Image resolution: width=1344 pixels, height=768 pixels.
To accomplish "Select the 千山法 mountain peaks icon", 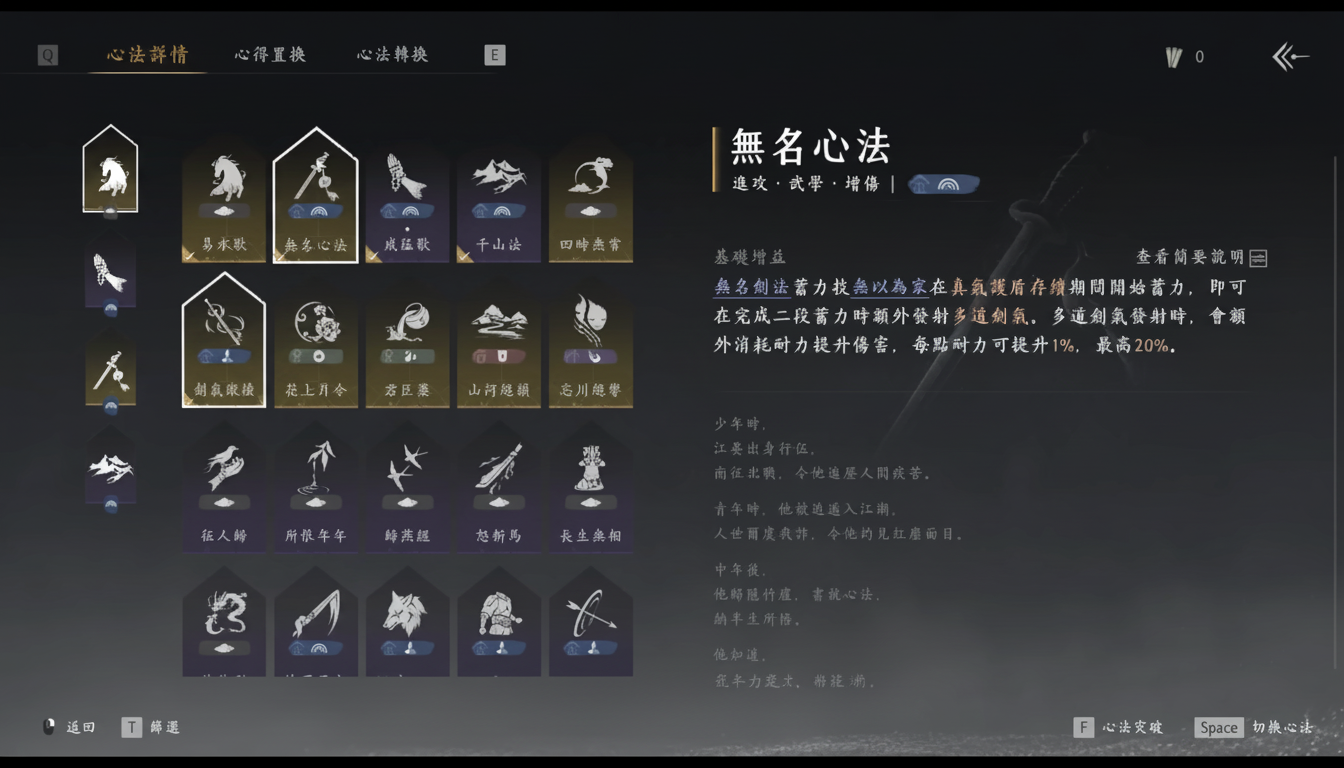I will [499, 190].
